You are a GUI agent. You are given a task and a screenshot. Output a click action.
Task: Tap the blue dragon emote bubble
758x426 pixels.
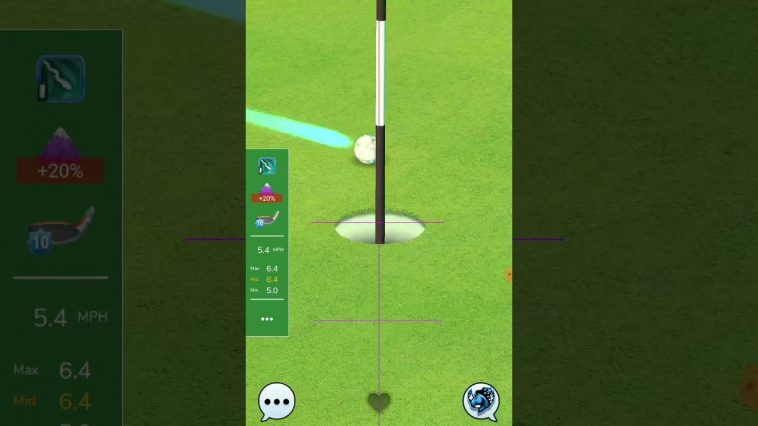click(480, 402)
